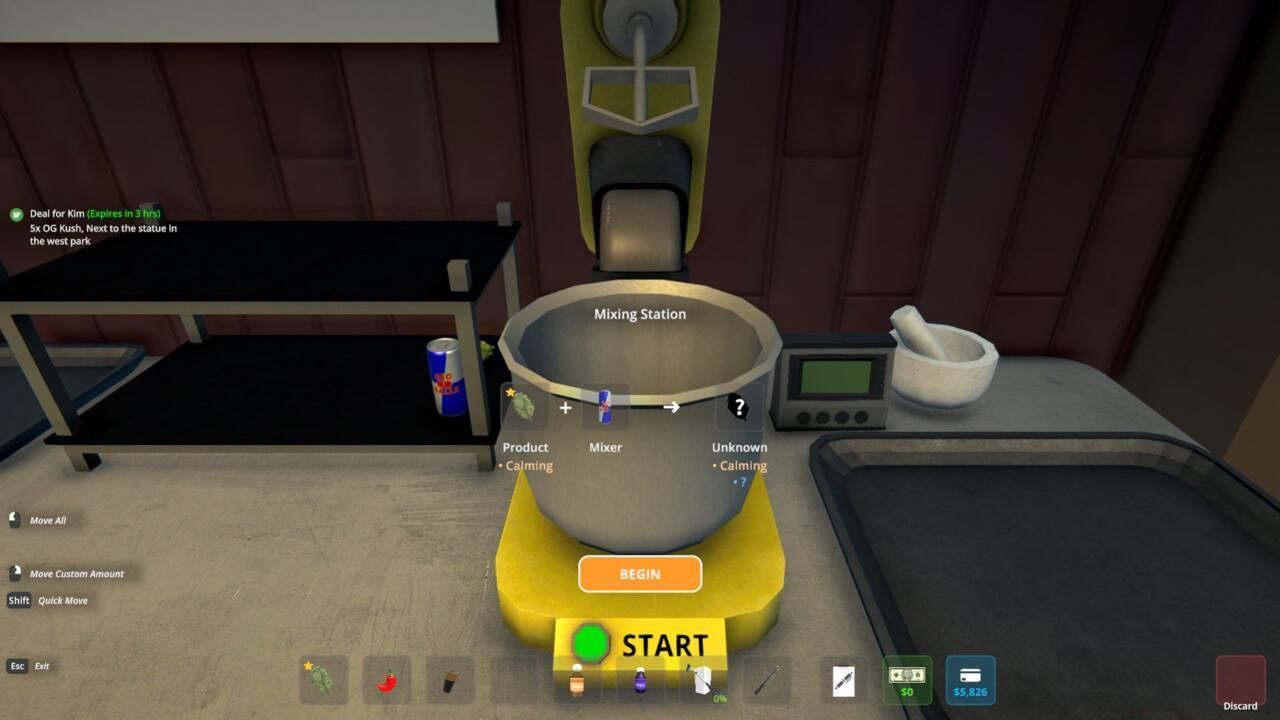The height and width of the screenshot is (720, 1280).
Task: Select the carton showing 0% in the hotbar
Action: click(x=703, y=680)
